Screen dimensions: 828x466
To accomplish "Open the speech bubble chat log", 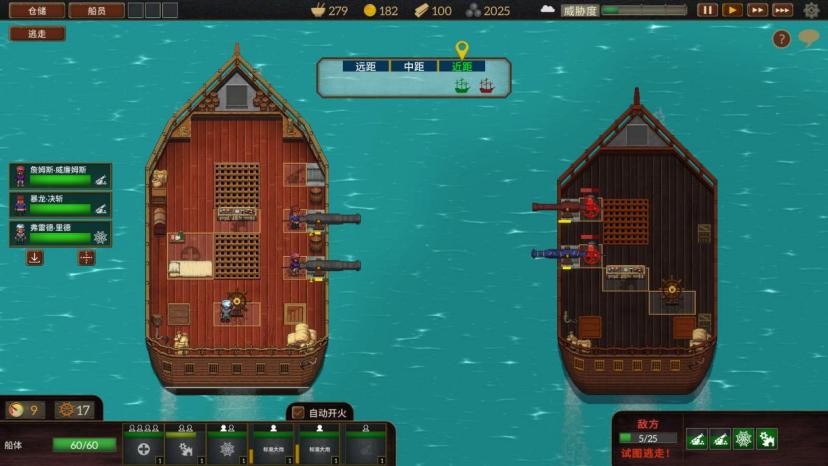I will (808, 39).
